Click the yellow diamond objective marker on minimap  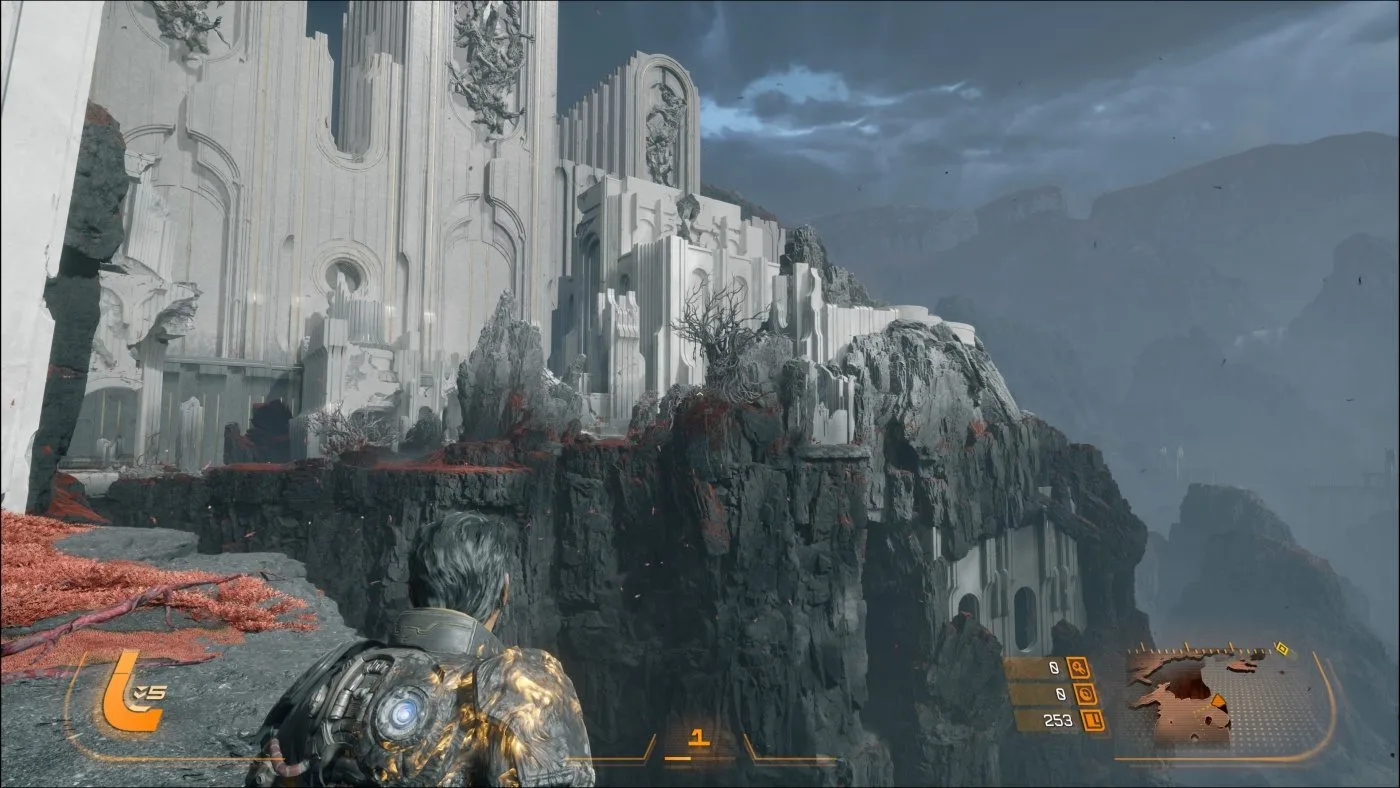click(x=1281, y=648)
